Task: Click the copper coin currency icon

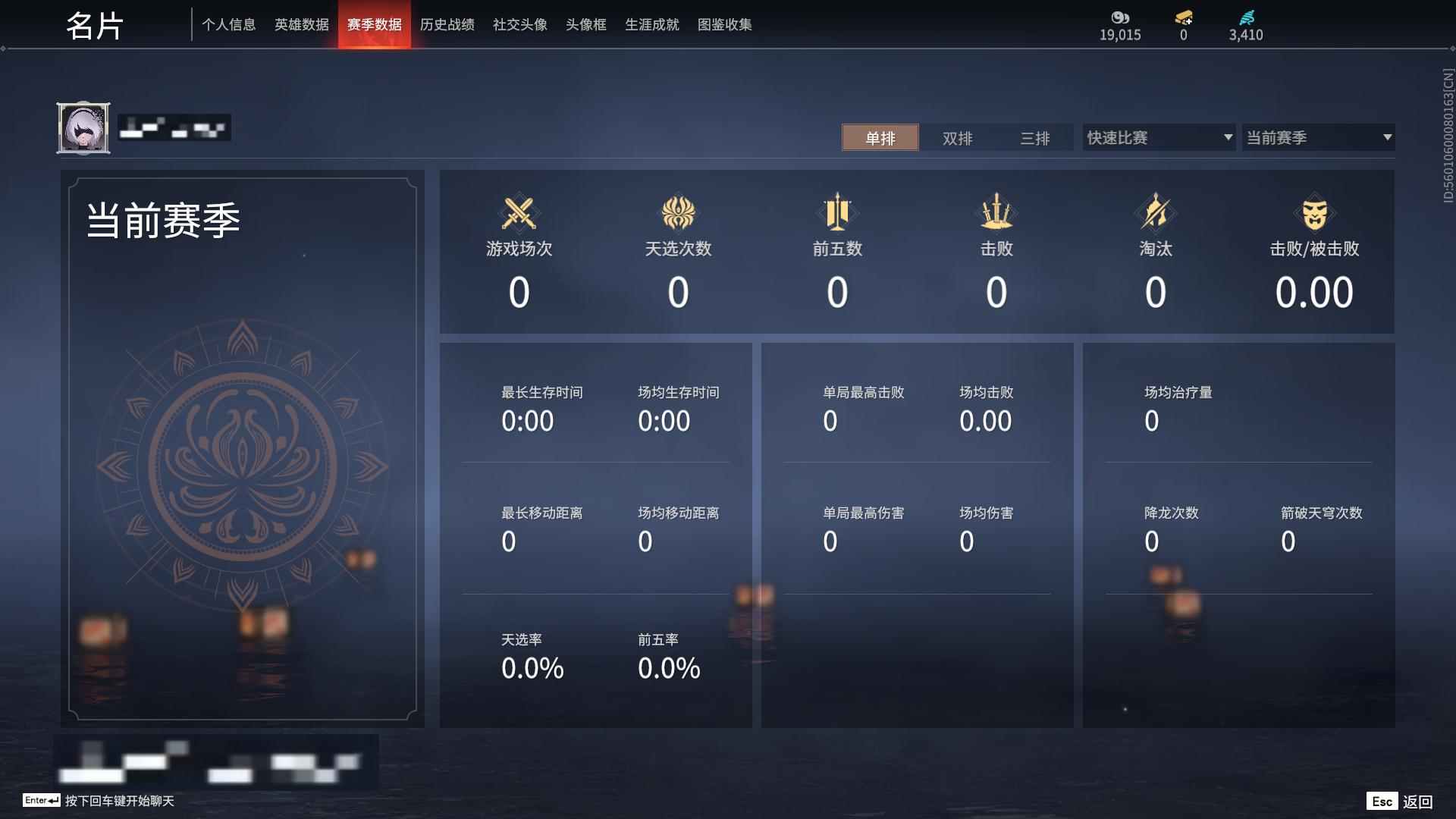Action: 1119,17
